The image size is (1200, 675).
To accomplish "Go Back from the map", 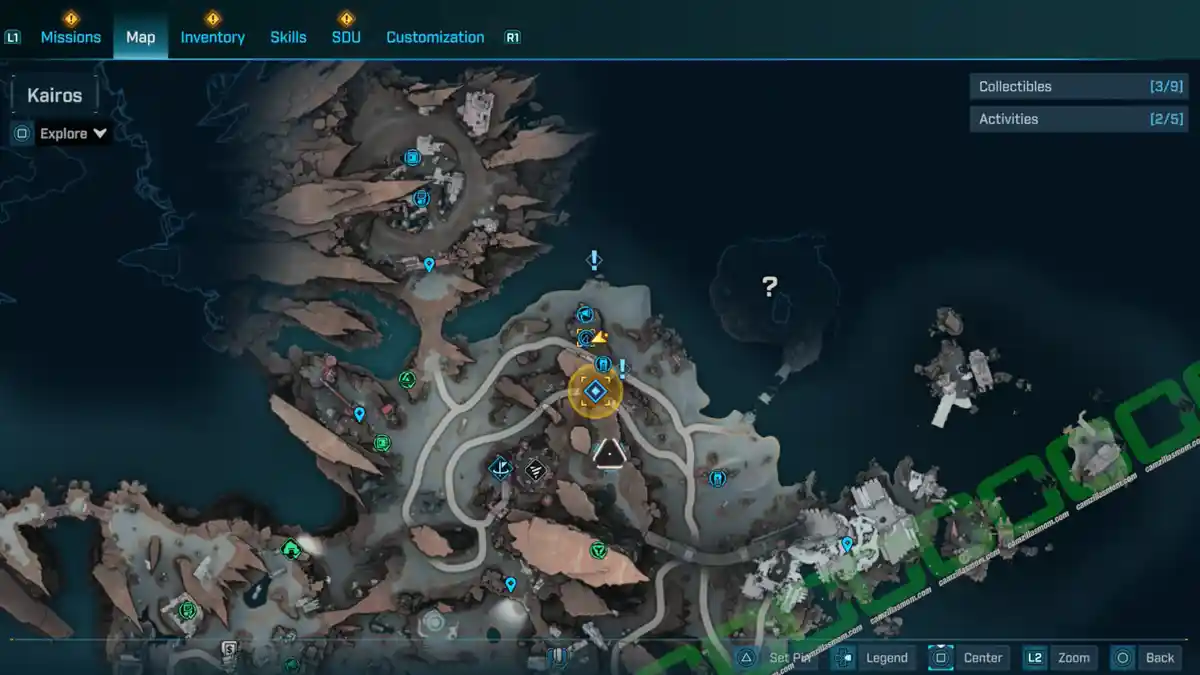I will [x=1147, y=657].
